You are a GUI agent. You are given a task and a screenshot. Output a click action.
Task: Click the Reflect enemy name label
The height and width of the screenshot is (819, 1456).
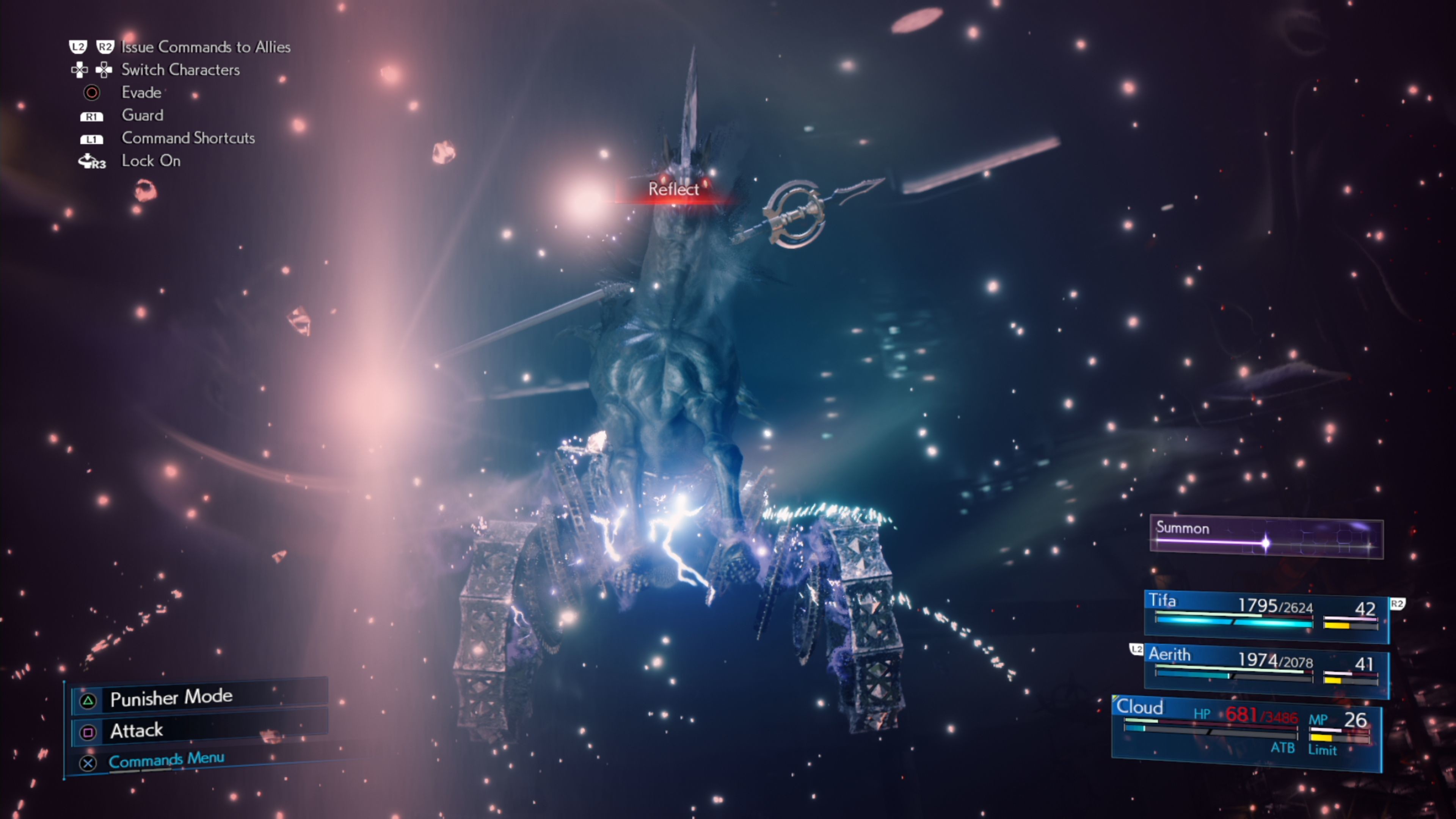[674, 189]
